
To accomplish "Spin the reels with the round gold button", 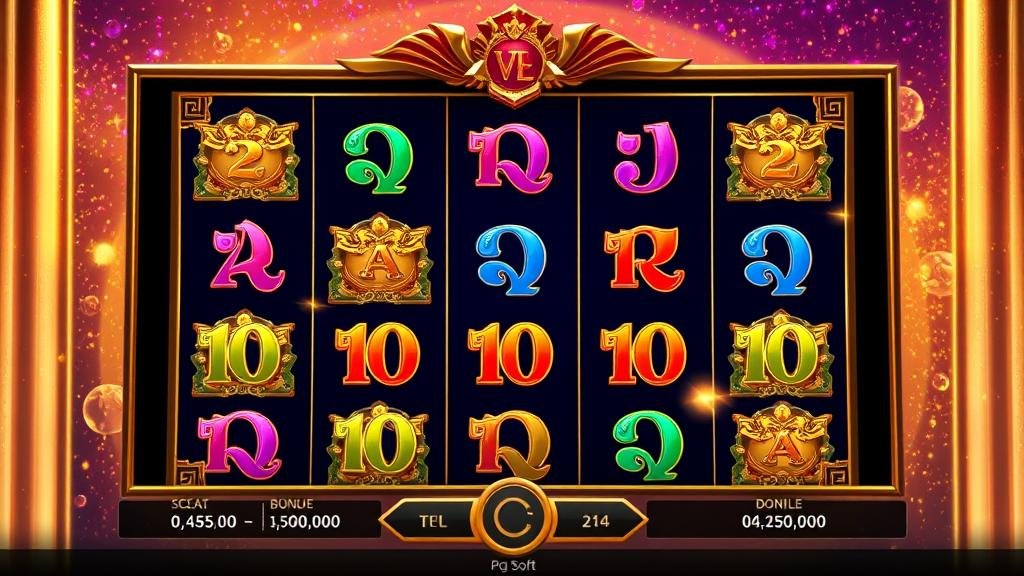I will tap(511, 520).
